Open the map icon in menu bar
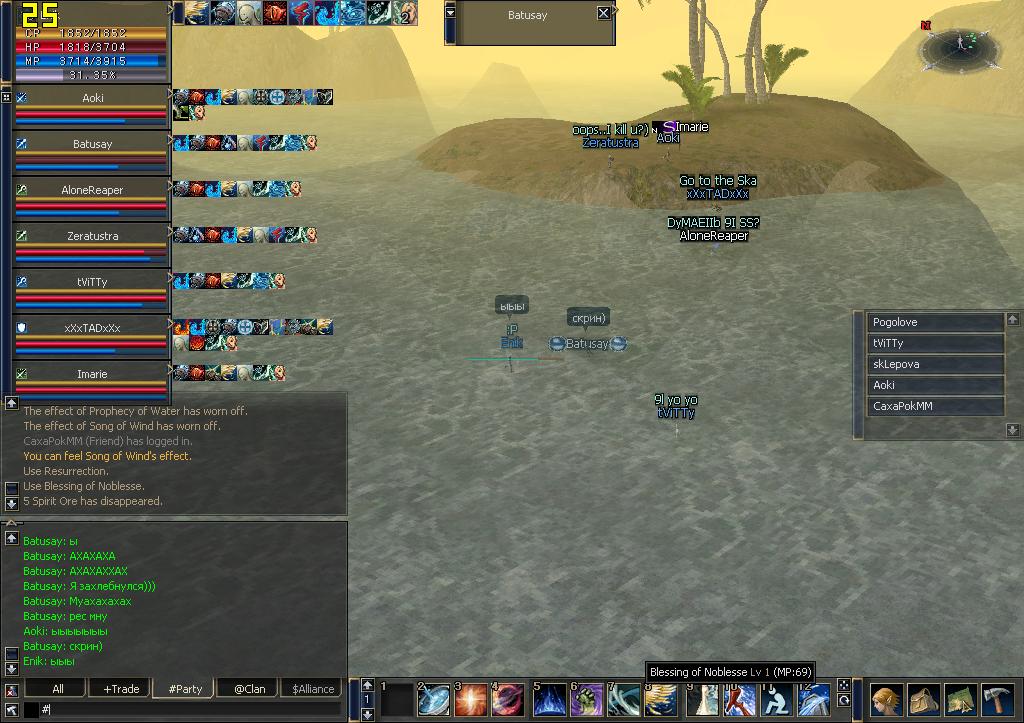This screenshot has height=723, width=1024. [960, 699]
